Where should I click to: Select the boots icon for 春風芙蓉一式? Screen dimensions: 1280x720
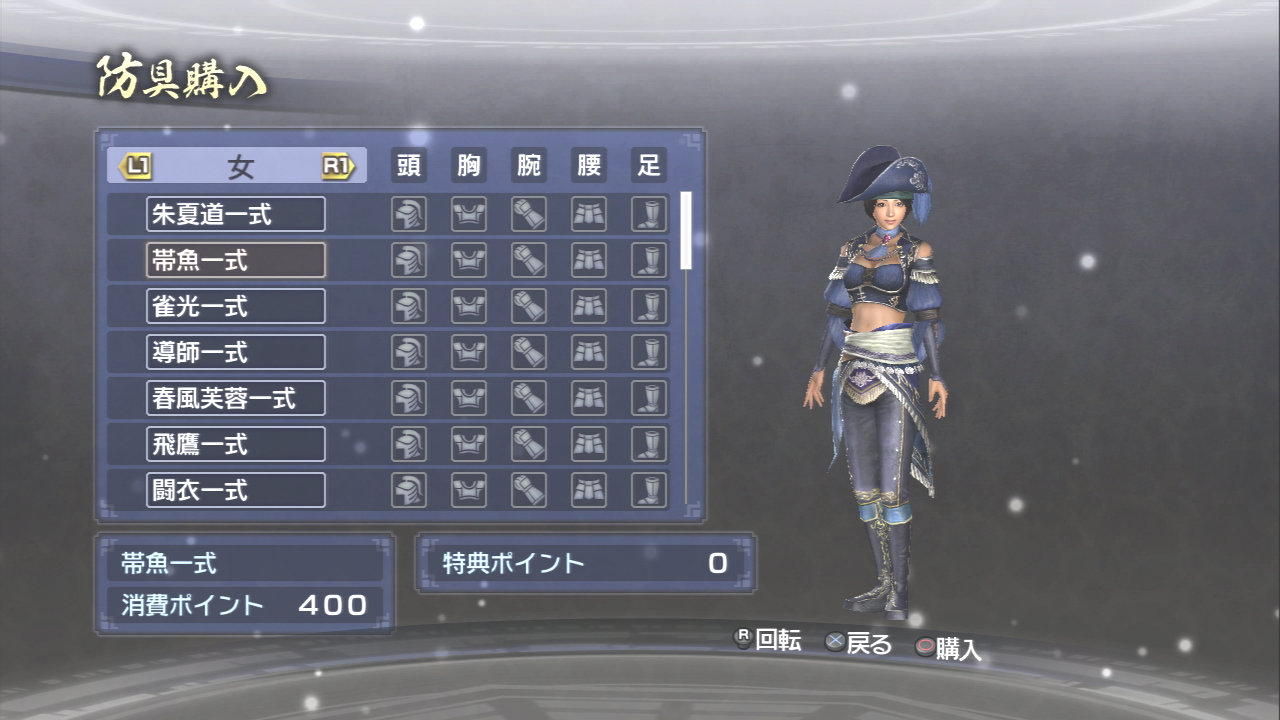coord(649,398)
